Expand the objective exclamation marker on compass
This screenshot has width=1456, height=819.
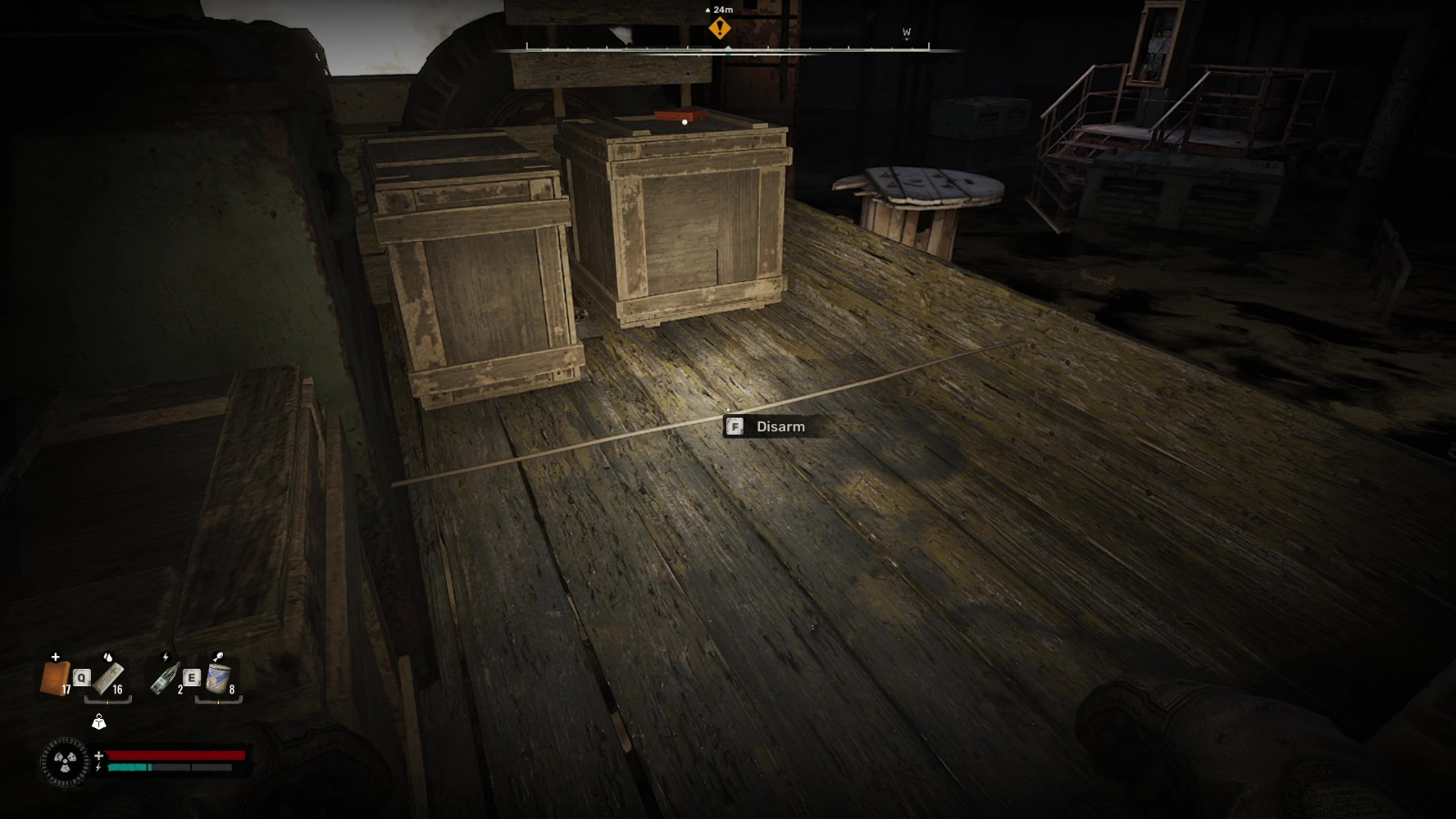point(722,27)
